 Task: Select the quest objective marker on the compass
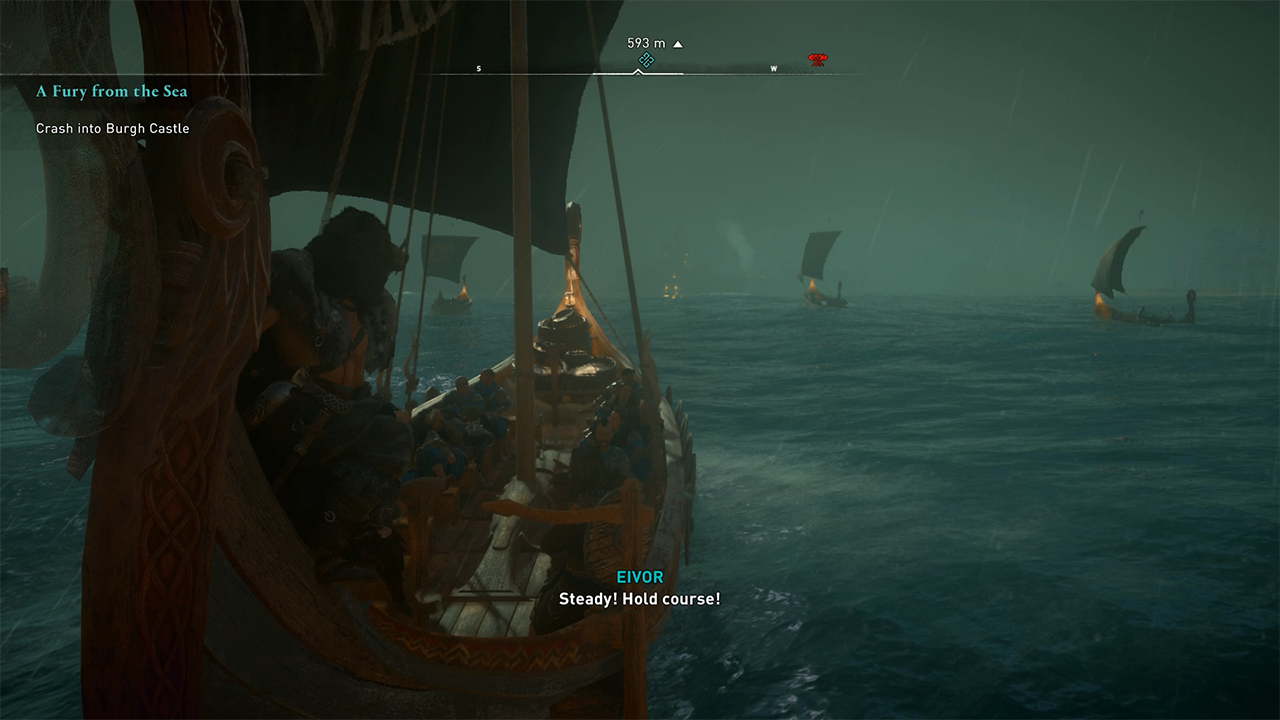(x=646, y=61)
